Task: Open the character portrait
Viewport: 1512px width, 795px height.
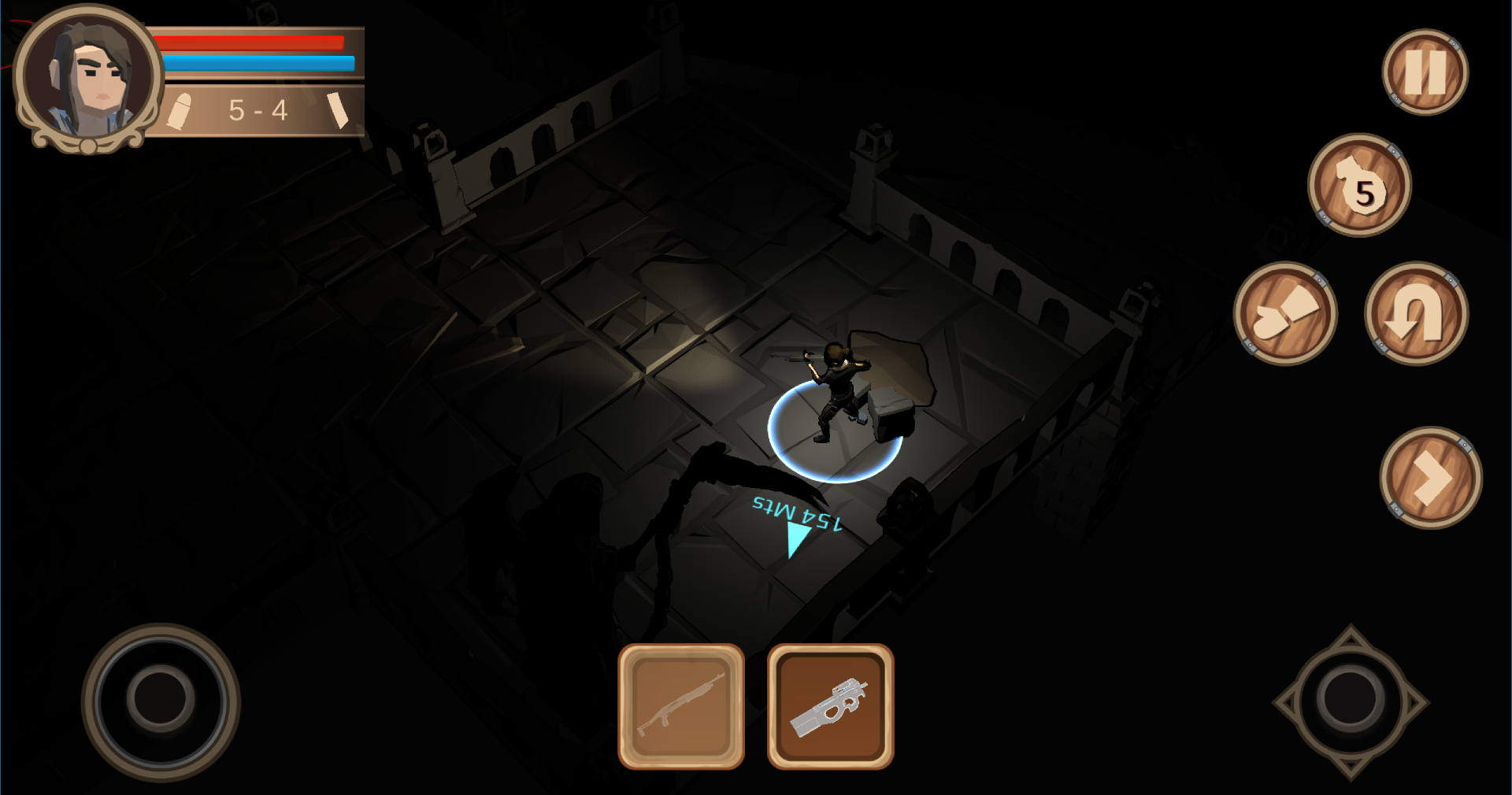Action: point(88,75)
